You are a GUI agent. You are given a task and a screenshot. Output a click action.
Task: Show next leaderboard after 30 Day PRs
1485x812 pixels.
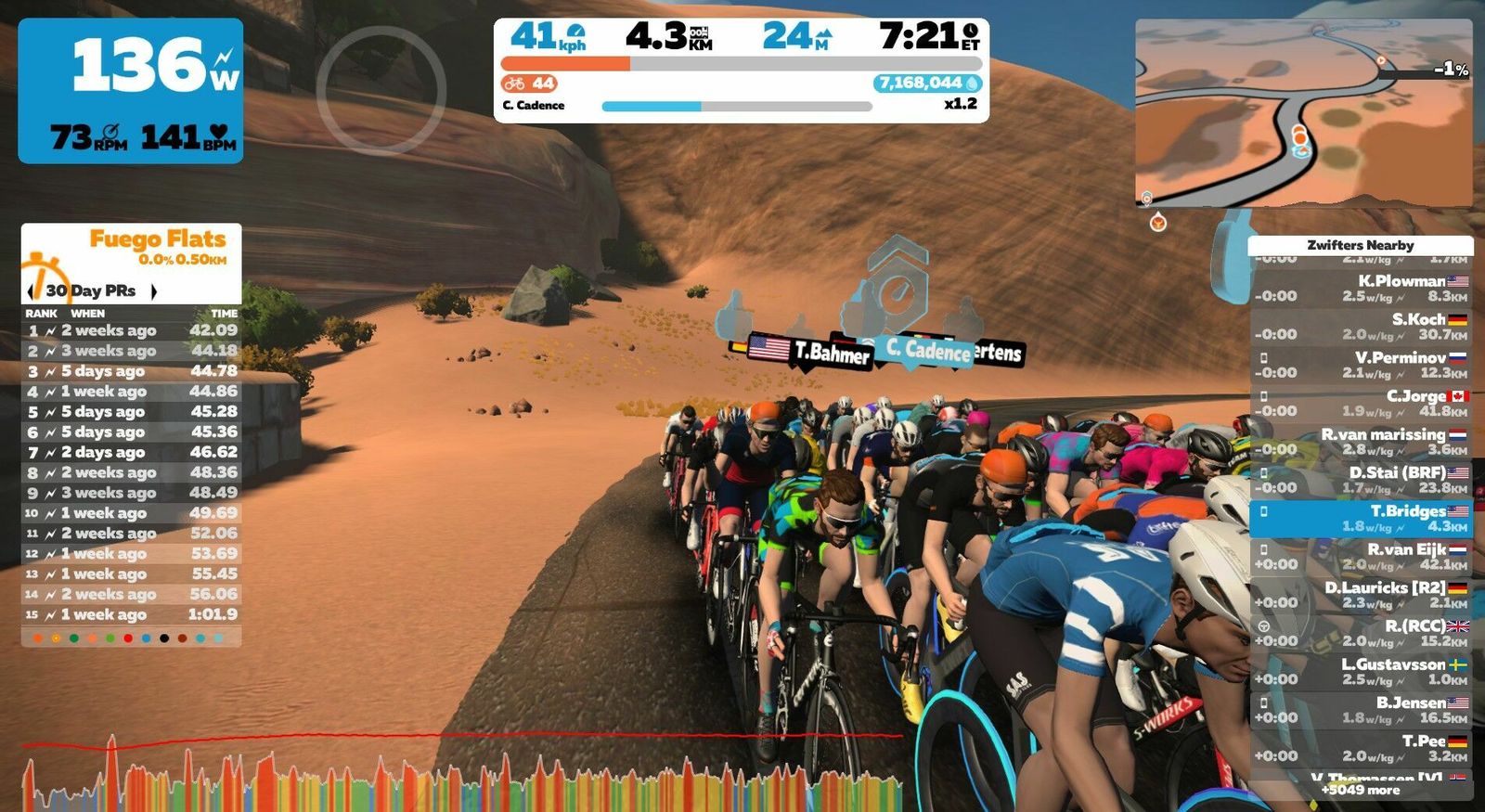coord(154,291)
